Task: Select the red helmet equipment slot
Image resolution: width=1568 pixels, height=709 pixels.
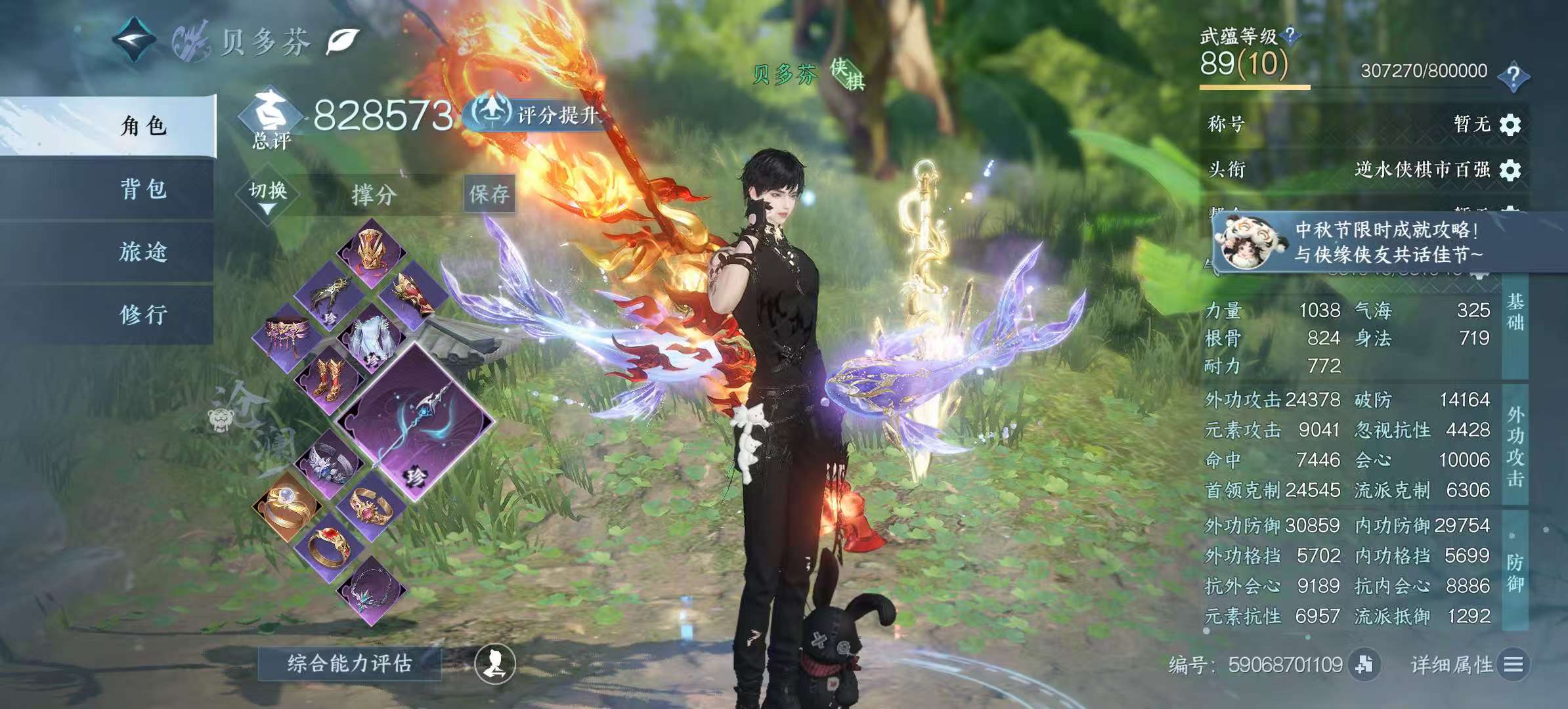Action: 372,251
